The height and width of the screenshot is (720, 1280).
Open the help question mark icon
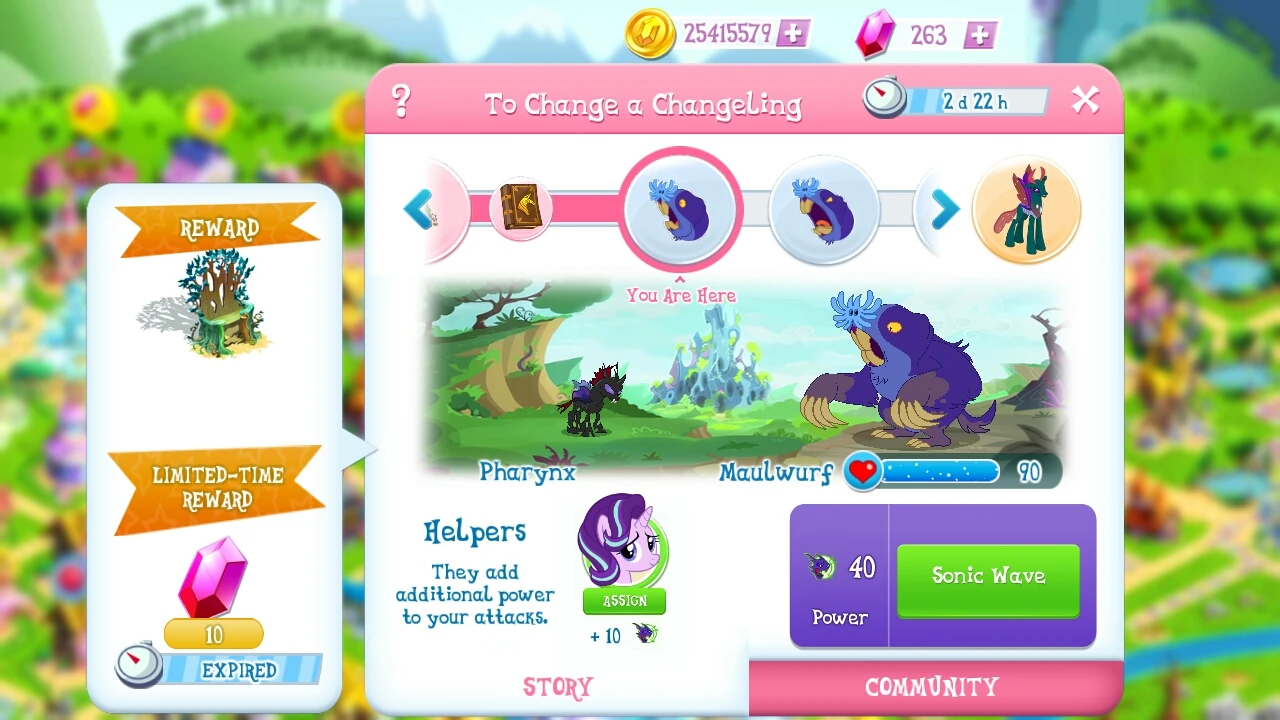401,101
